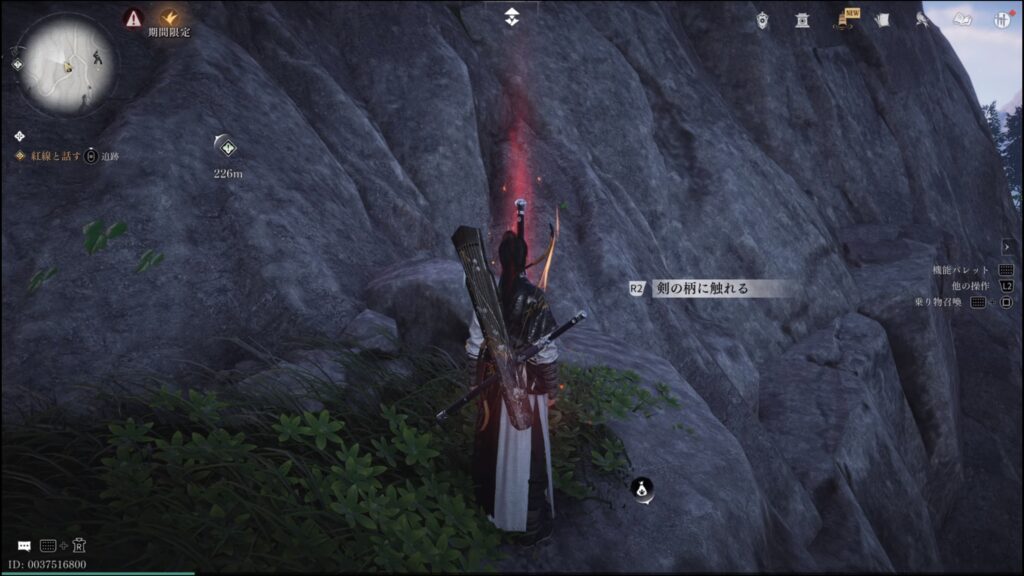Screen dimensions: 1024x576
Task: Open the round menu icon with red dot
Action: coord(1001,20)
